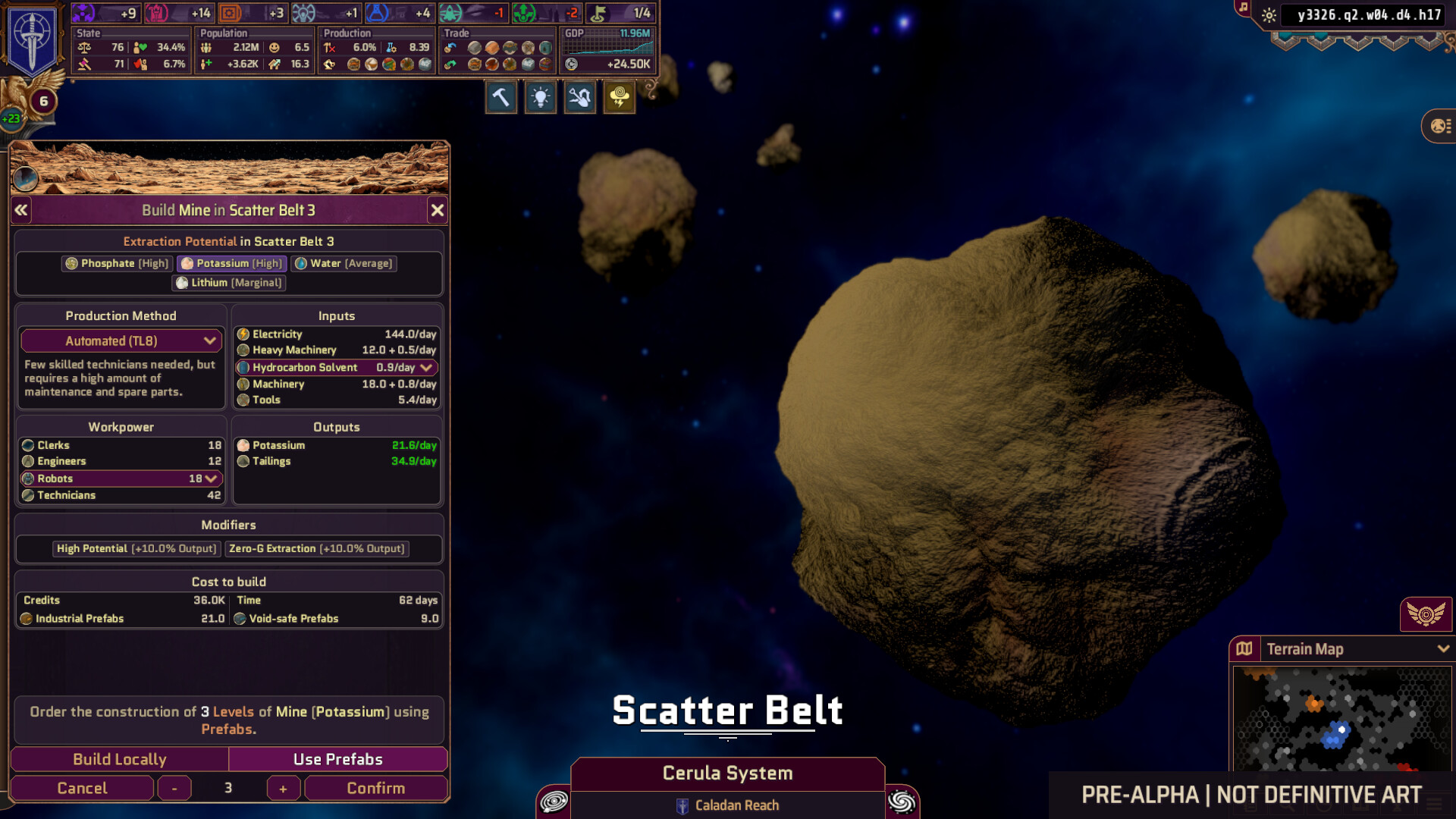Select the hammer construction tool
Image resolution: width=1456 pixels, height=819 pixels.
(500, 96)
